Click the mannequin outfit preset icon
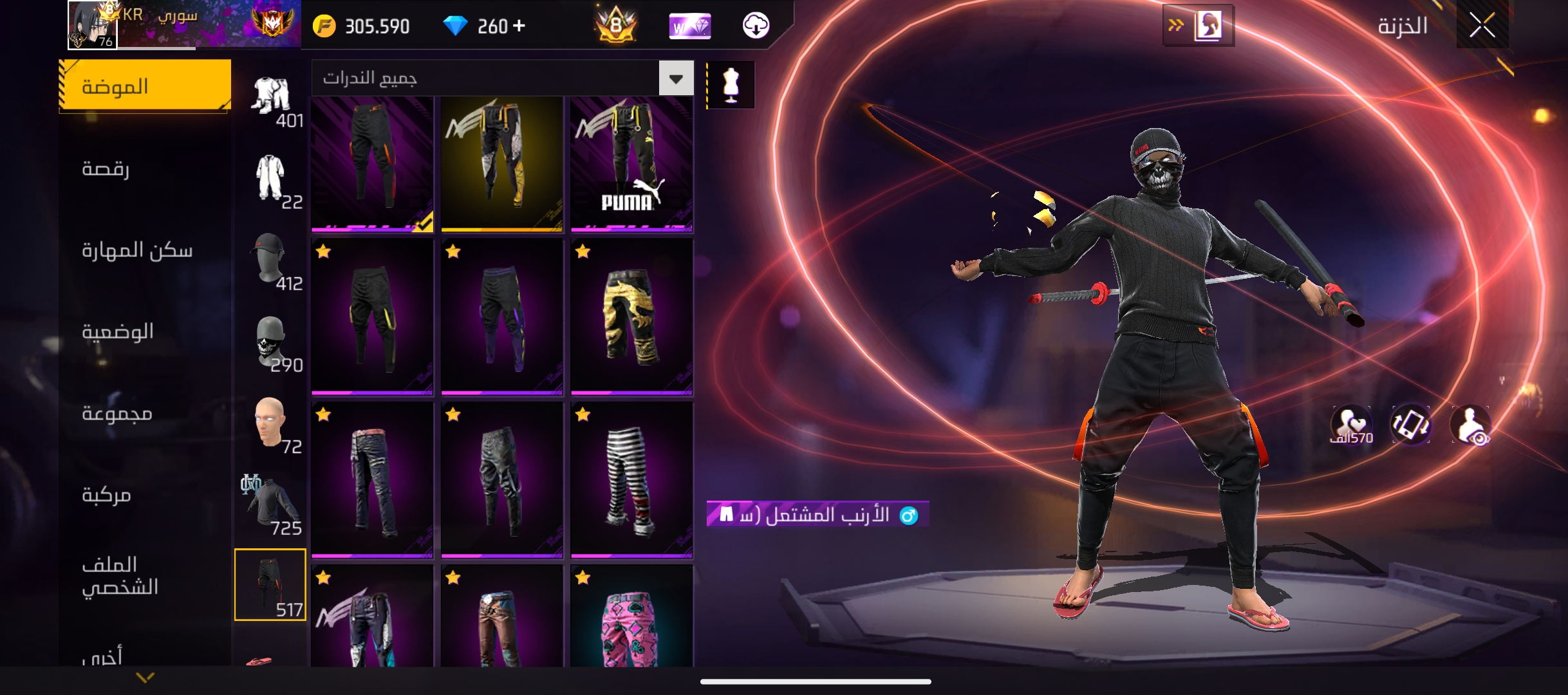The image size is (1568, 695). coord(731,85)
